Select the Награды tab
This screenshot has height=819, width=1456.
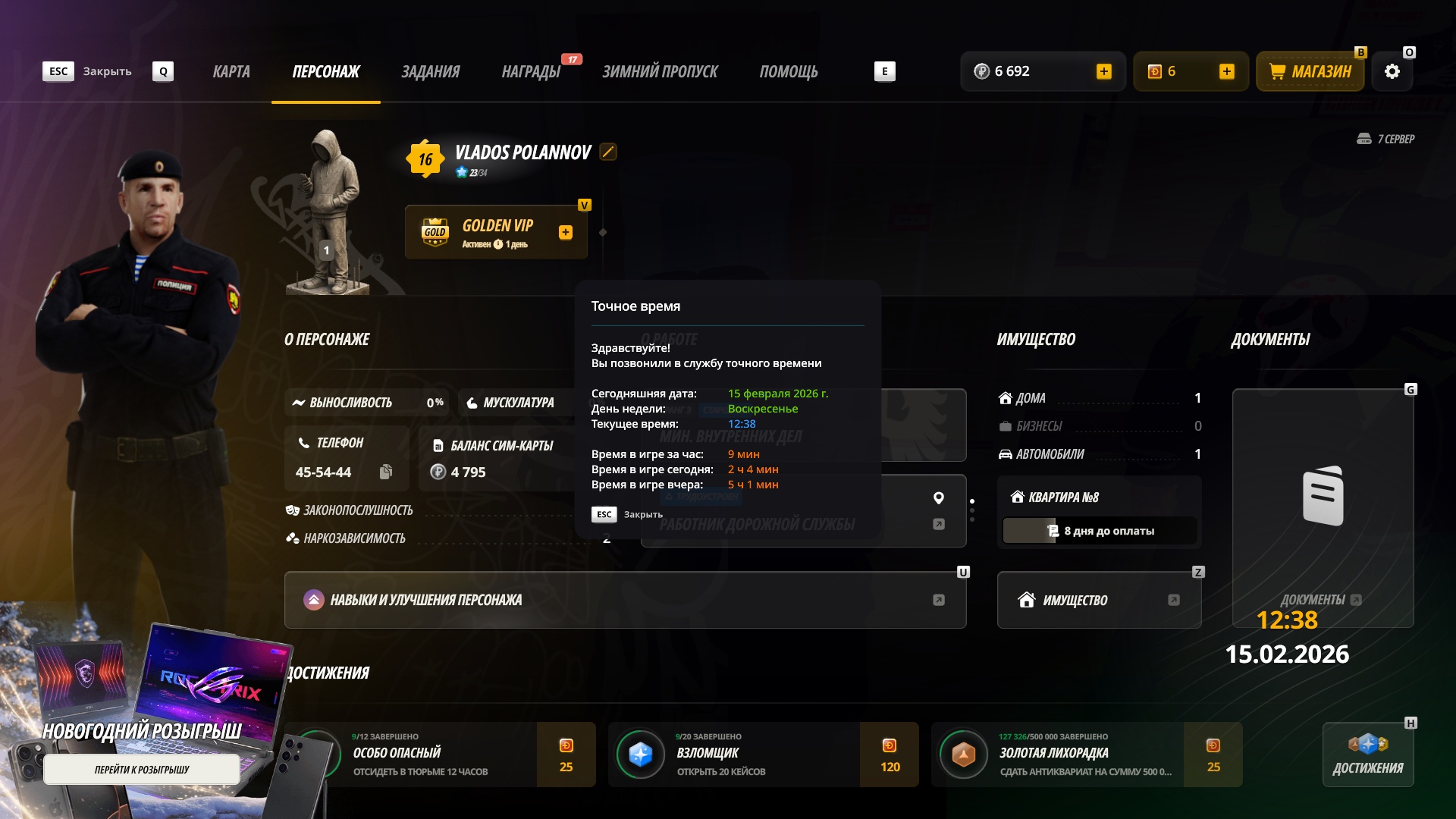[x=531, y=71]
